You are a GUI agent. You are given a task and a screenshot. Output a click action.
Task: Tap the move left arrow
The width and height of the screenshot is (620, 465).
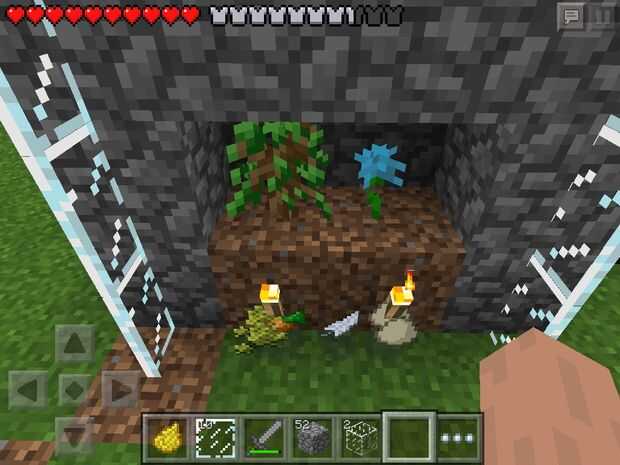28,389
